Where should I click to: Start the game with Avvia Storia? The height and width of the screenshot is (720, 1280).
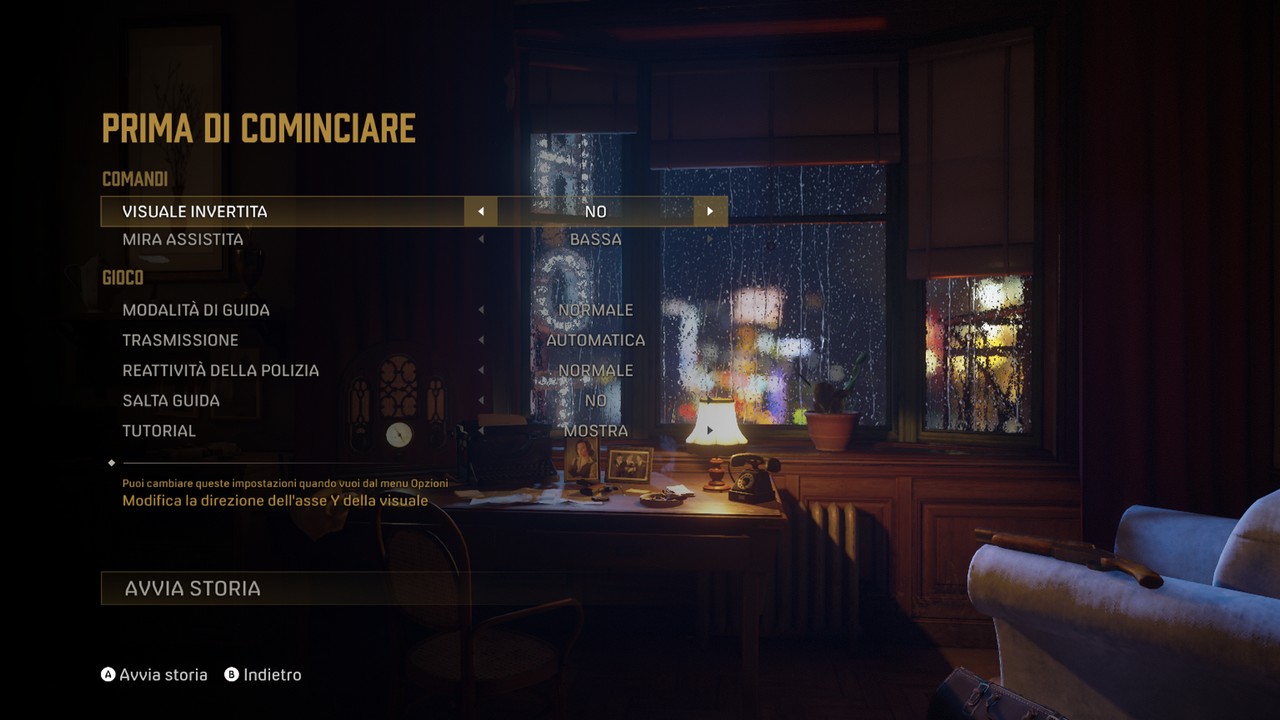coord(192,589)
